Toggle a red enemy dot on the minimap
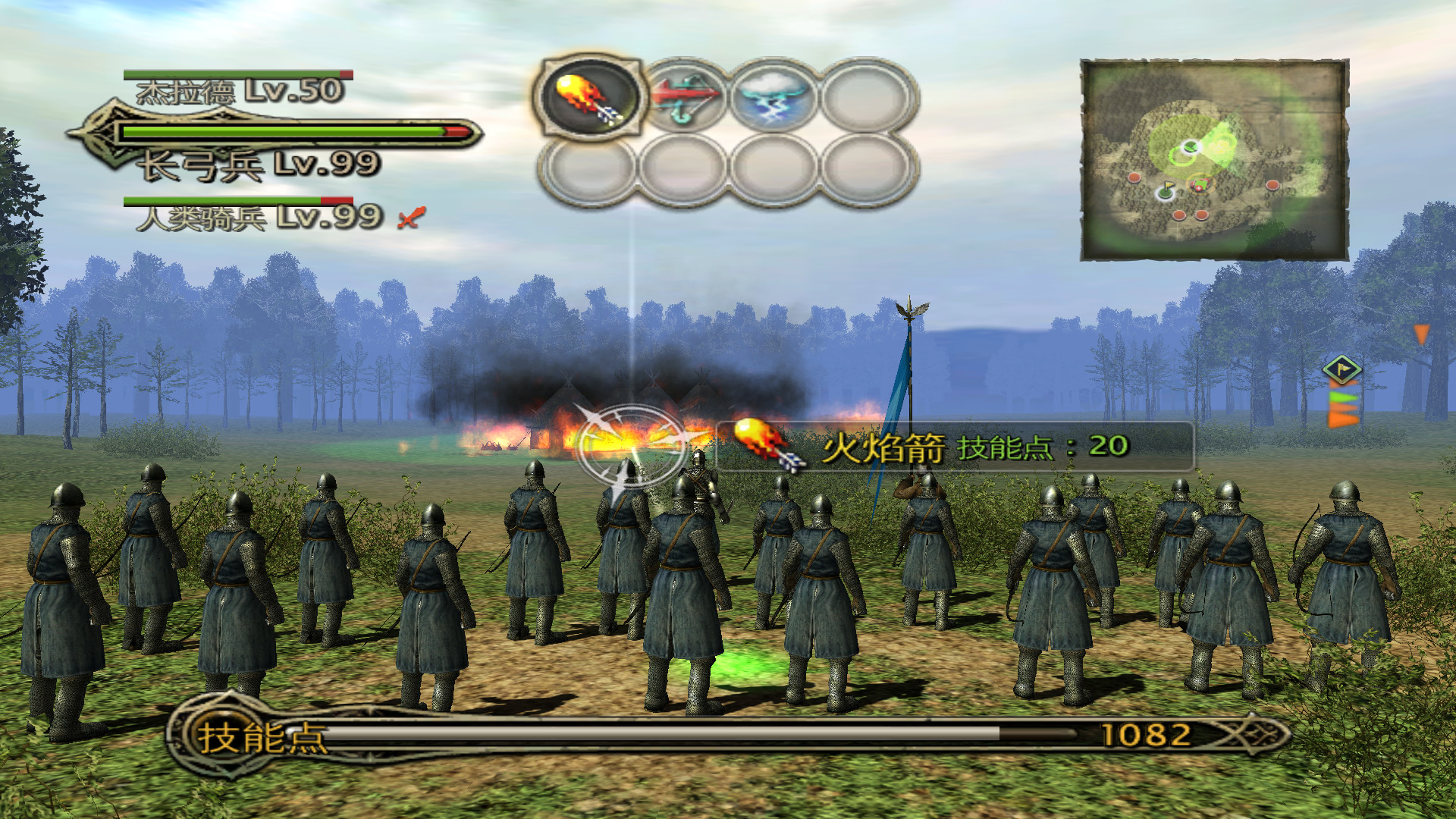 coord(1134,178)
